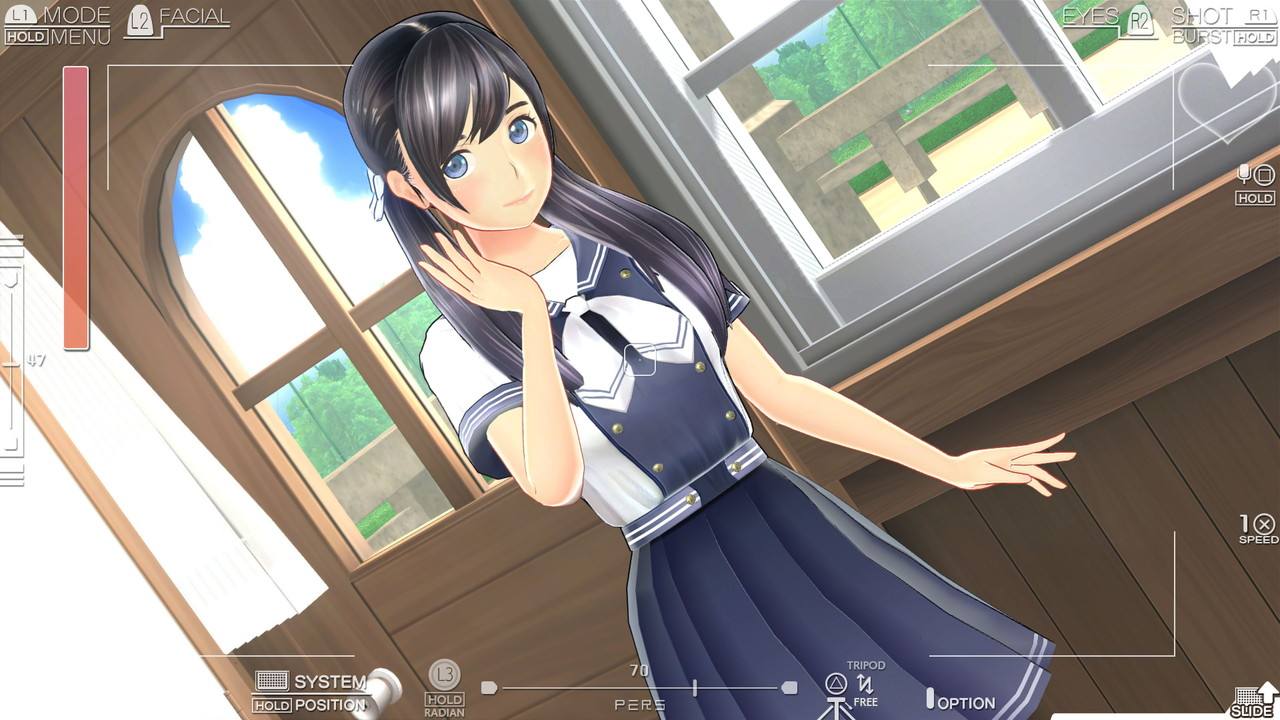Select the POSITION label
1280x720 pixels.
[x=330, y=705]
